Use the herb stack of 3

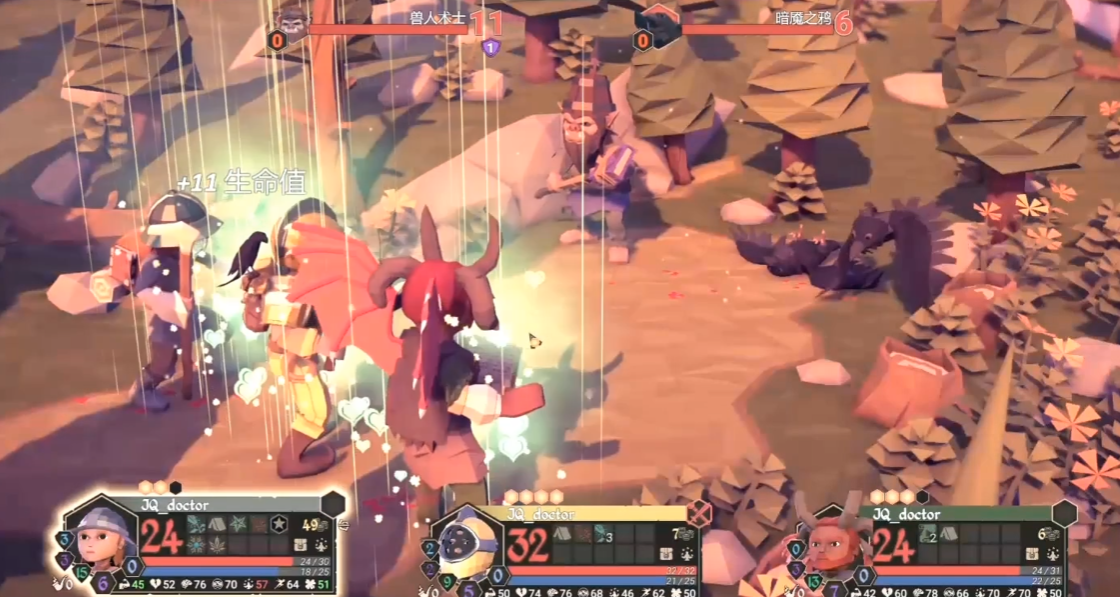pos(604,534)
